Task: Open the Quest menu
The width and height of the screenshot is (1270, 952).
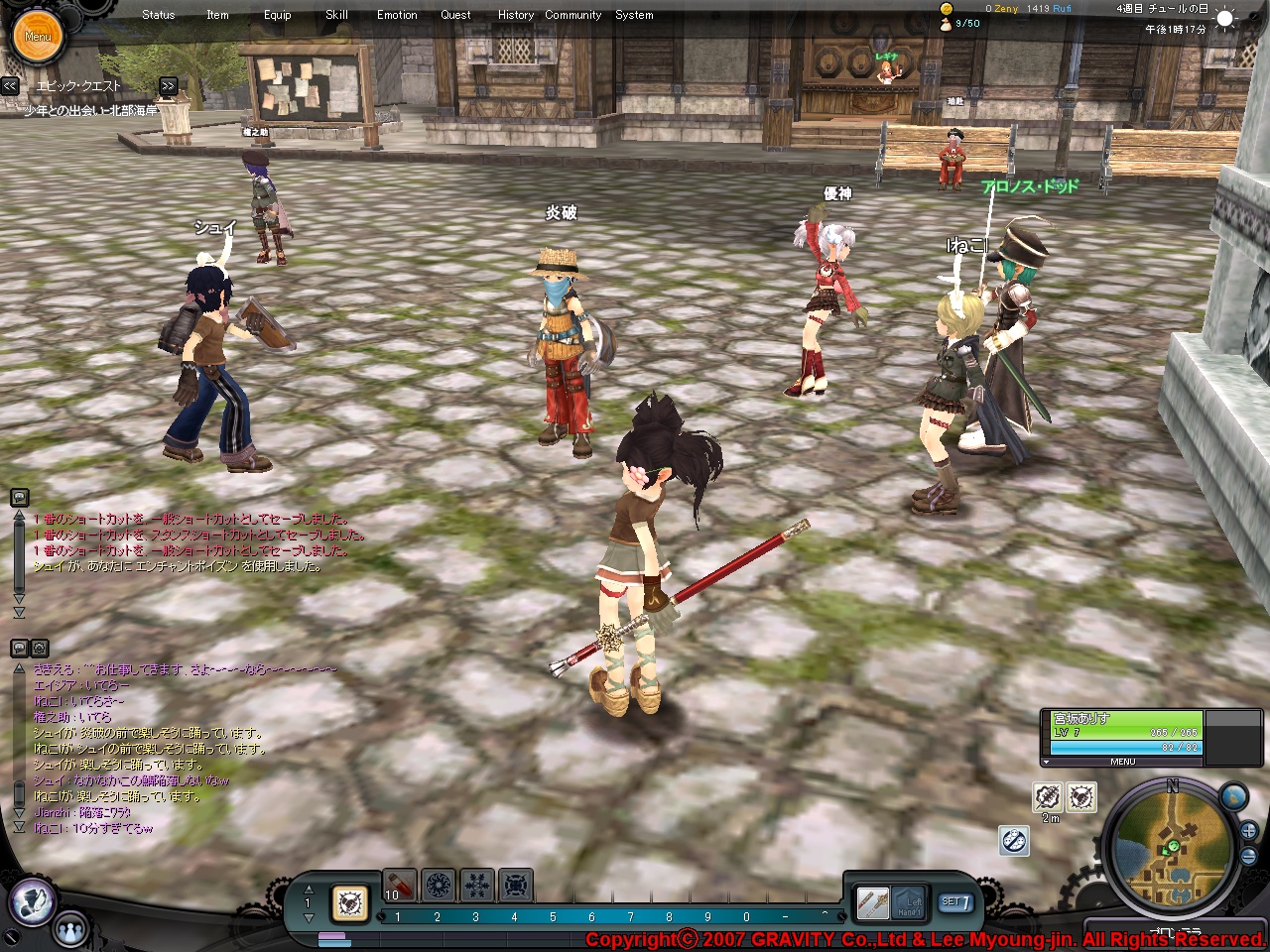Action: click(x=455, y=15)
